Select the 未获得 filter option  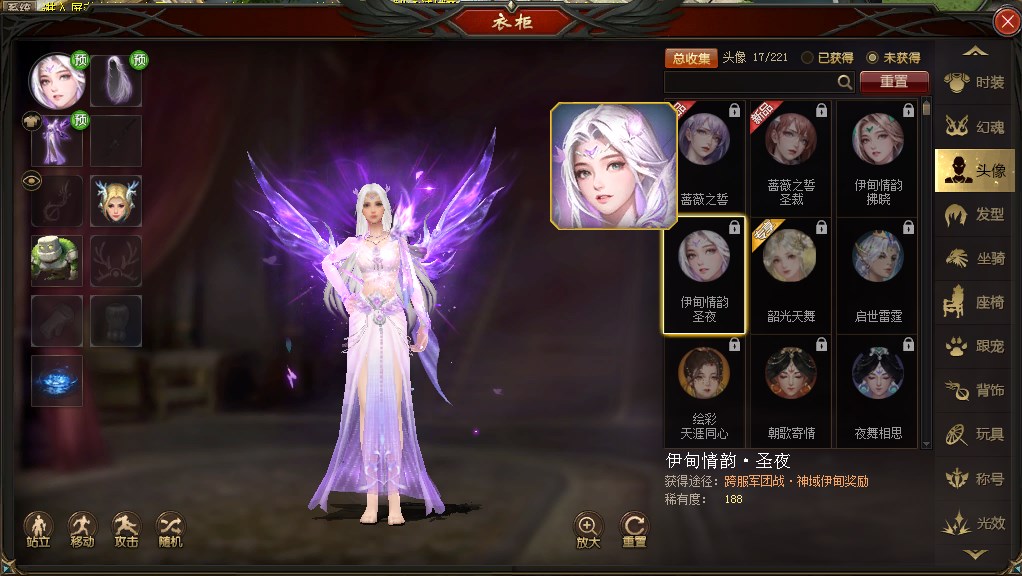click(873, 58)
